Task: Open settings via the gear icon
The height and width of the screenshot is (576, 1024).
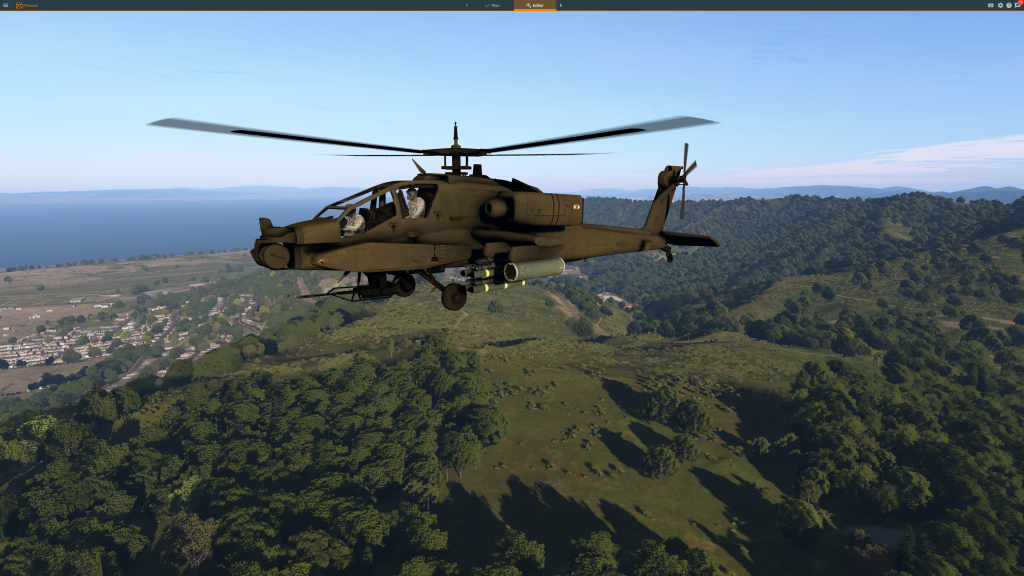Action: 1000,5
